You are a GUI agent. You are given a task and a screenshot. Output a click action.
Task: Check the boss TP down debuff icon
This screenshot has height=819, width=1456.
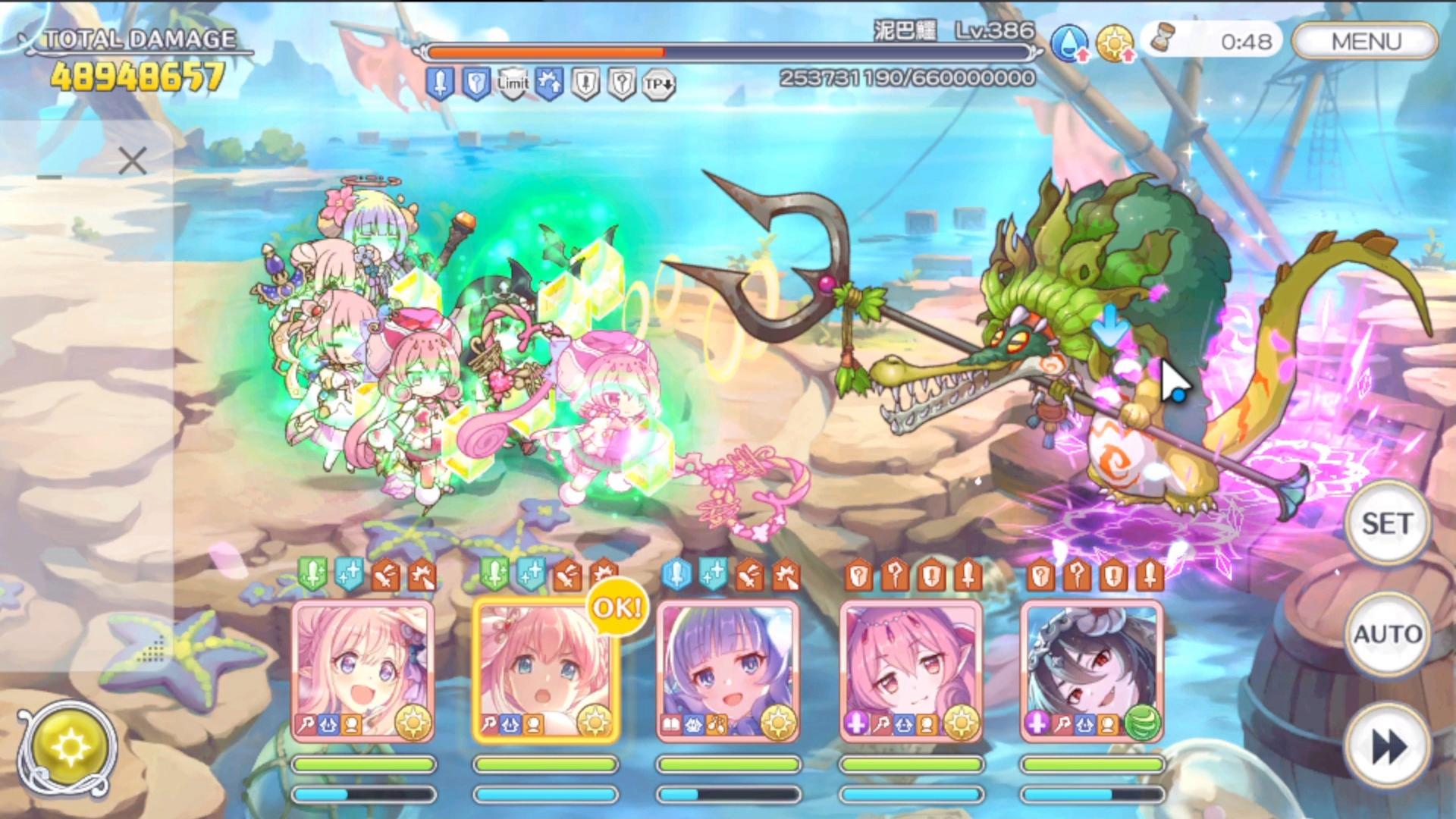[658, 84]
